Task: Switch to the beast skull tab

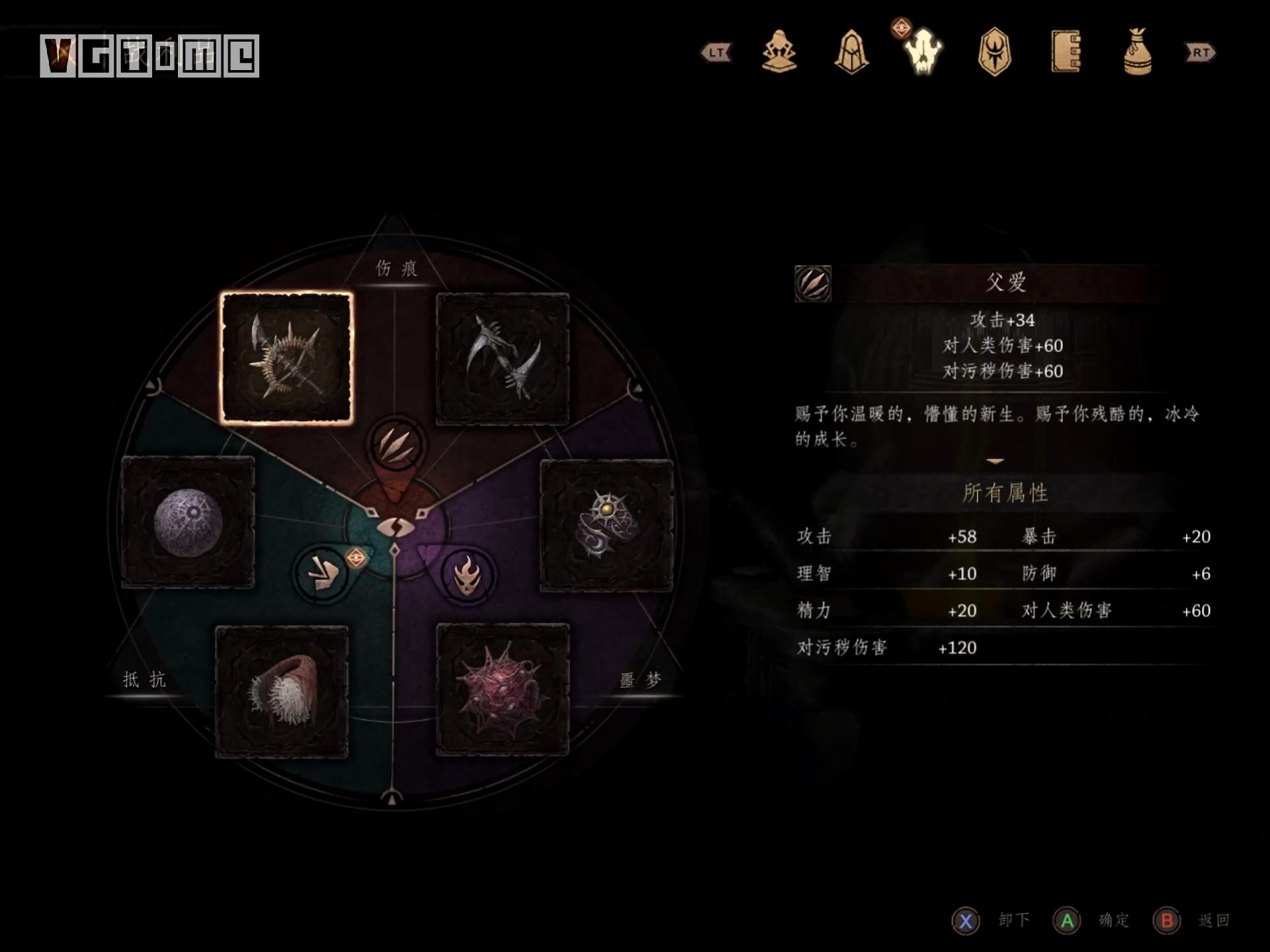Action: coord(923,52)
